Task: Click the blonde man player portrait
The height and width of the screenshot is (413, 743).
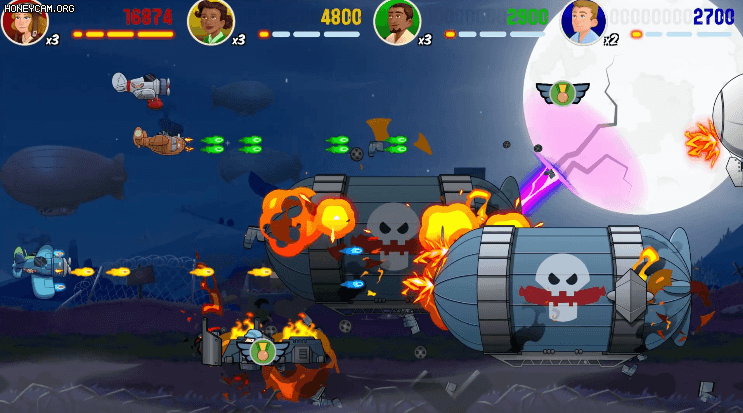Action: [584, 22]
